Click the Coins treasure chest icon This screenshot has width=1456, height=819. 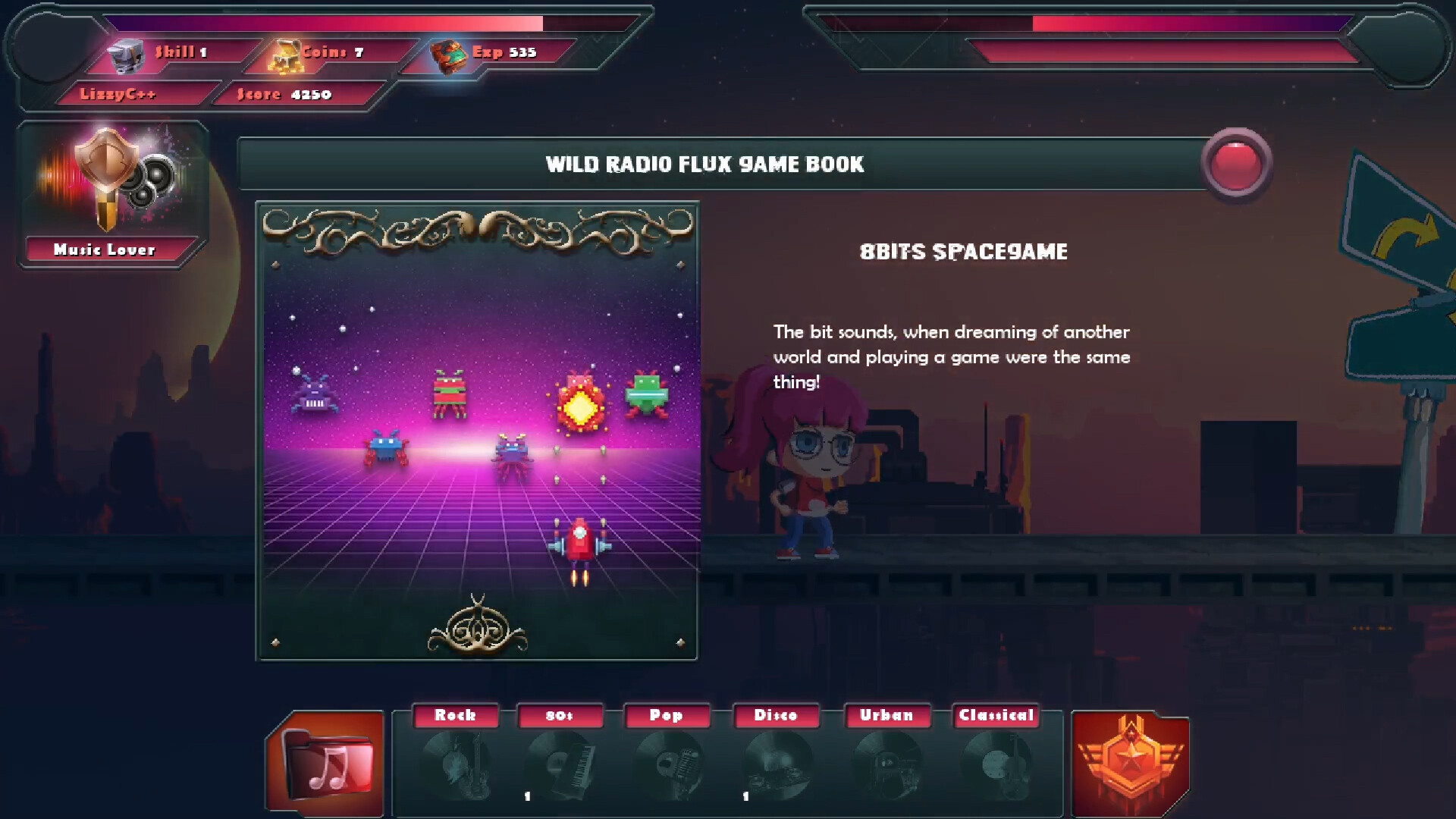[x=284, y=56]
